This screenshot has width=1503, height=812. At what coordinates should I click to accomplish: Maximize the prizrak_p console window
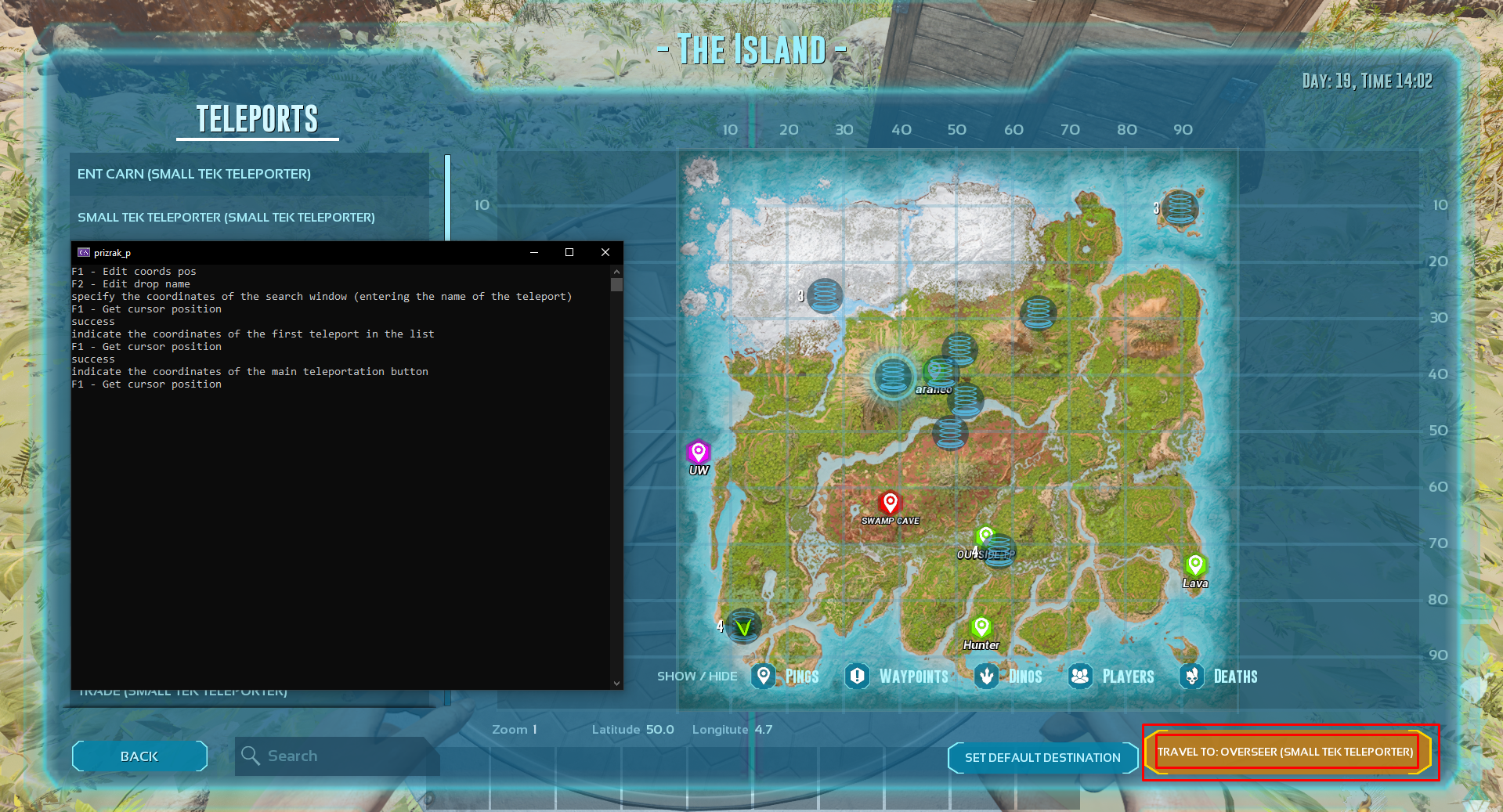[x=569, y=252]
